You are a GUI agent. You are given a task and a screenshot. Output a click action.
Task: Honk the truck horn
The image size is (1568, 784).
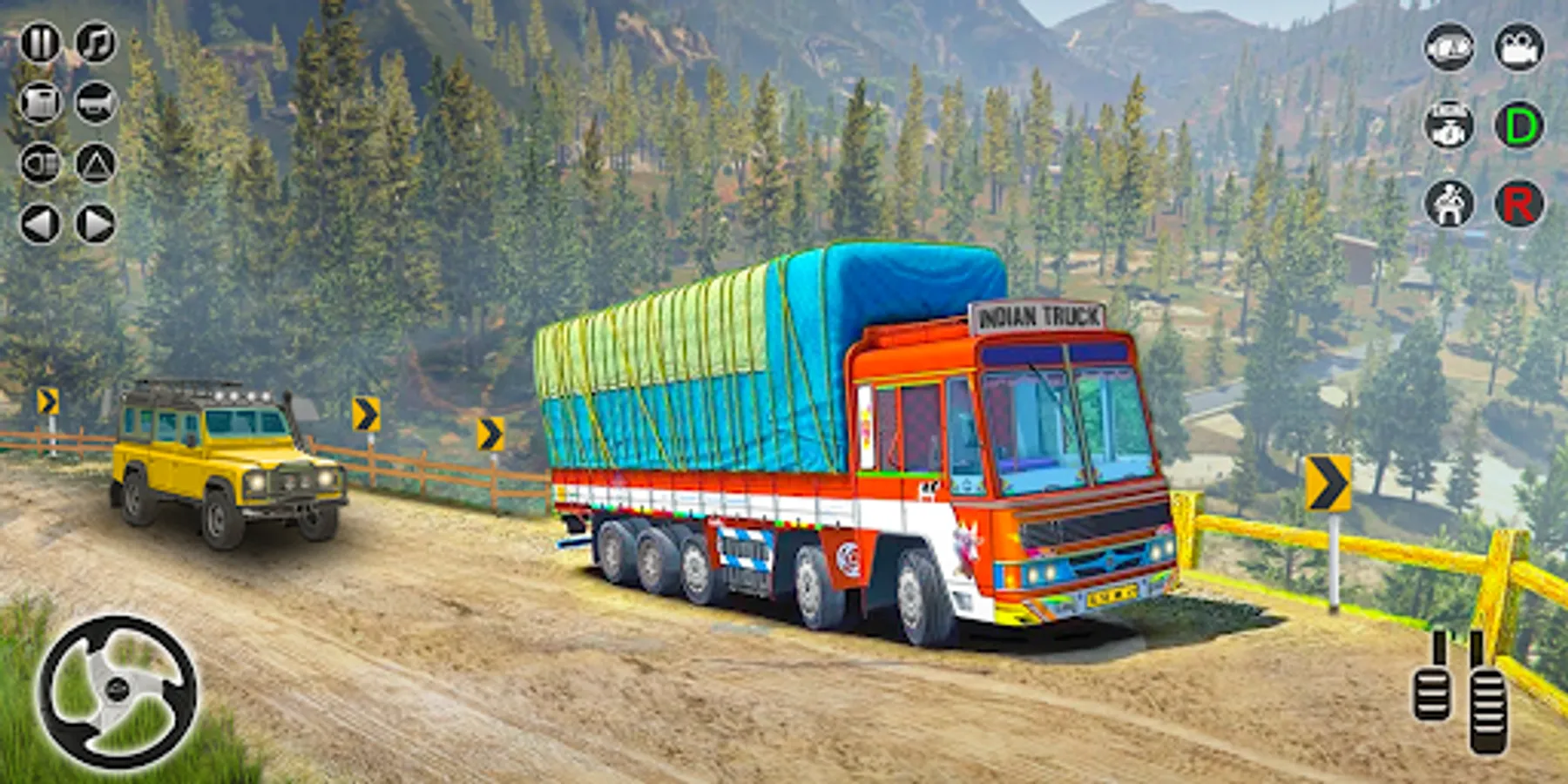click(96, 103)
